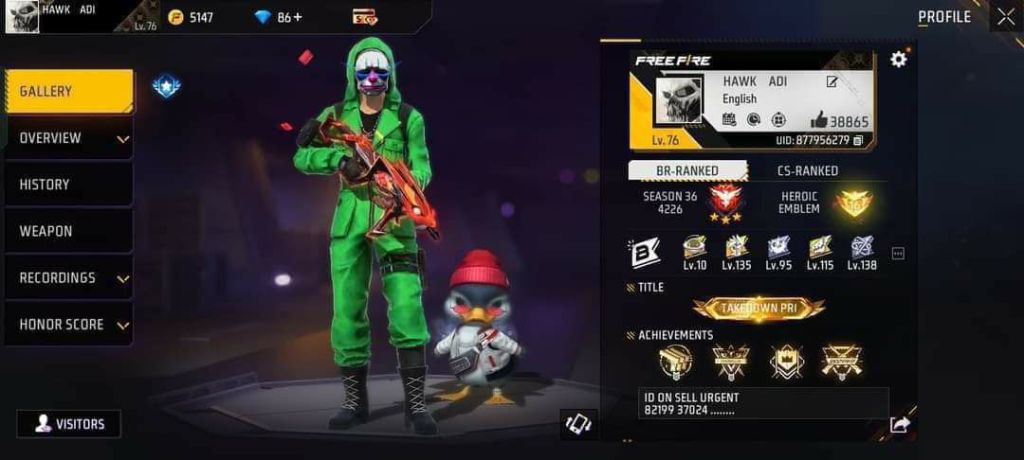The width and height of the screenshot is (1024, 460).
Task: Copy the player UID
Action: 858,140
